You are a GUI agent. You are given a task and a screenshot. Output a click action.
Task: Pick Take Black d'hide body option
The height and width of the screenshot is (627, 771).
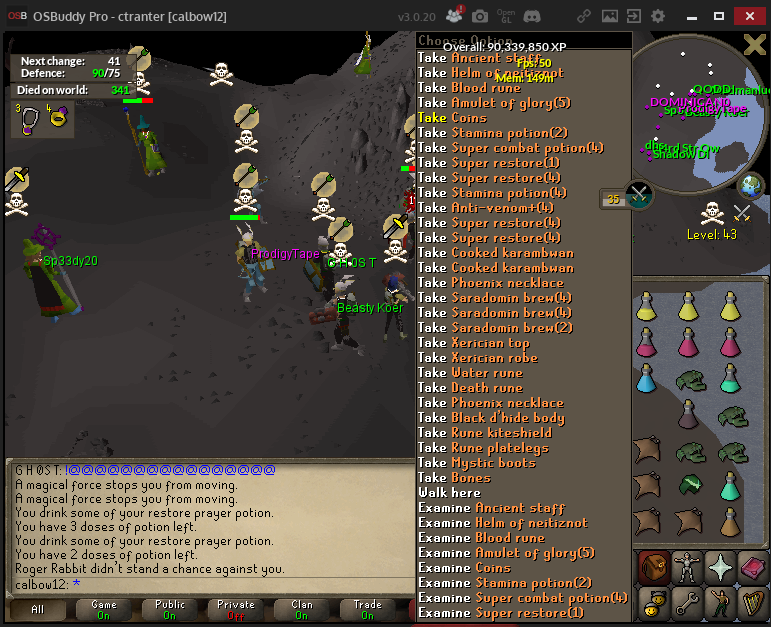click(x=491, y=418)
